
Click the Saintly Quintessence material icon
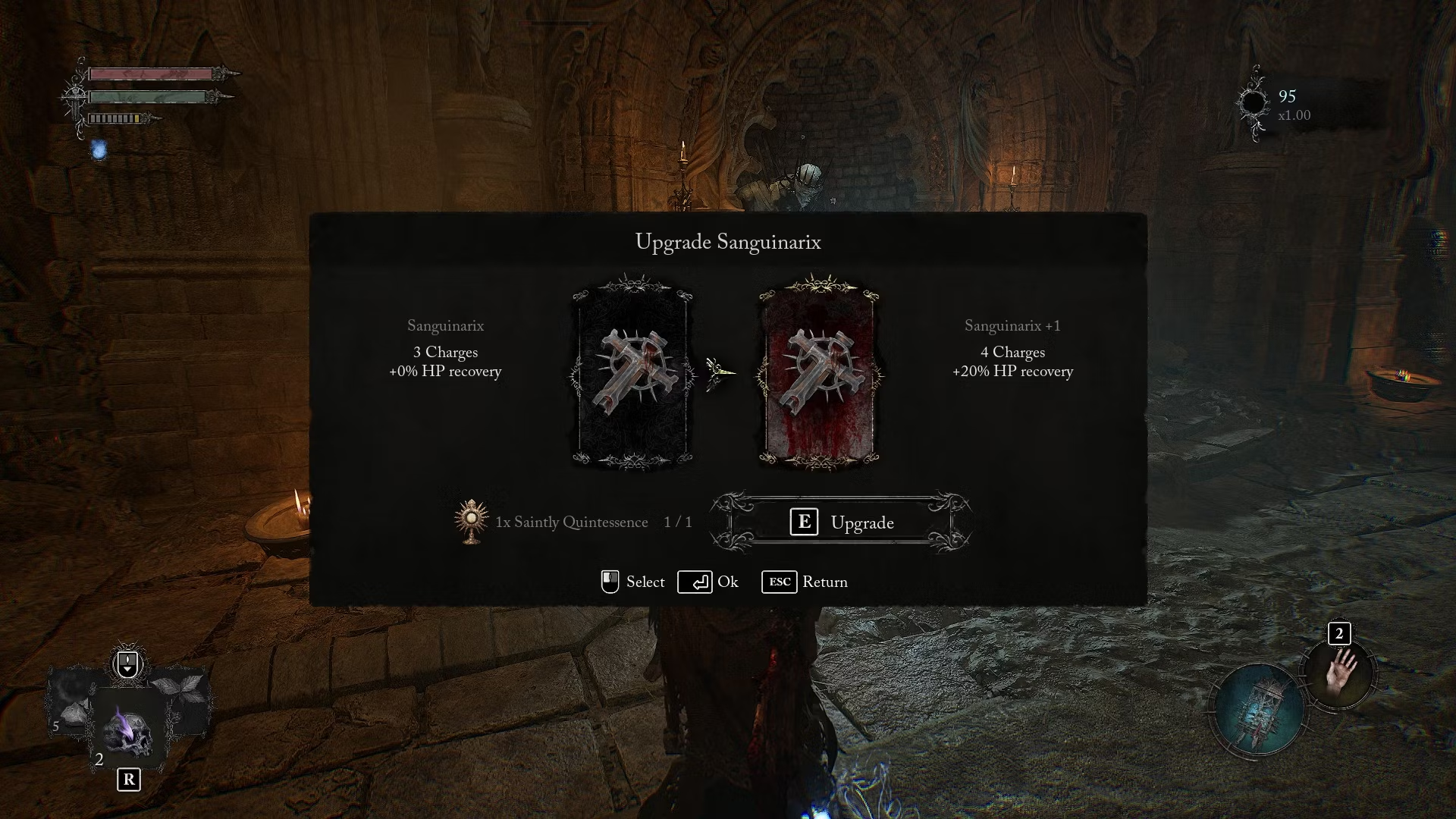click(471, 522)
